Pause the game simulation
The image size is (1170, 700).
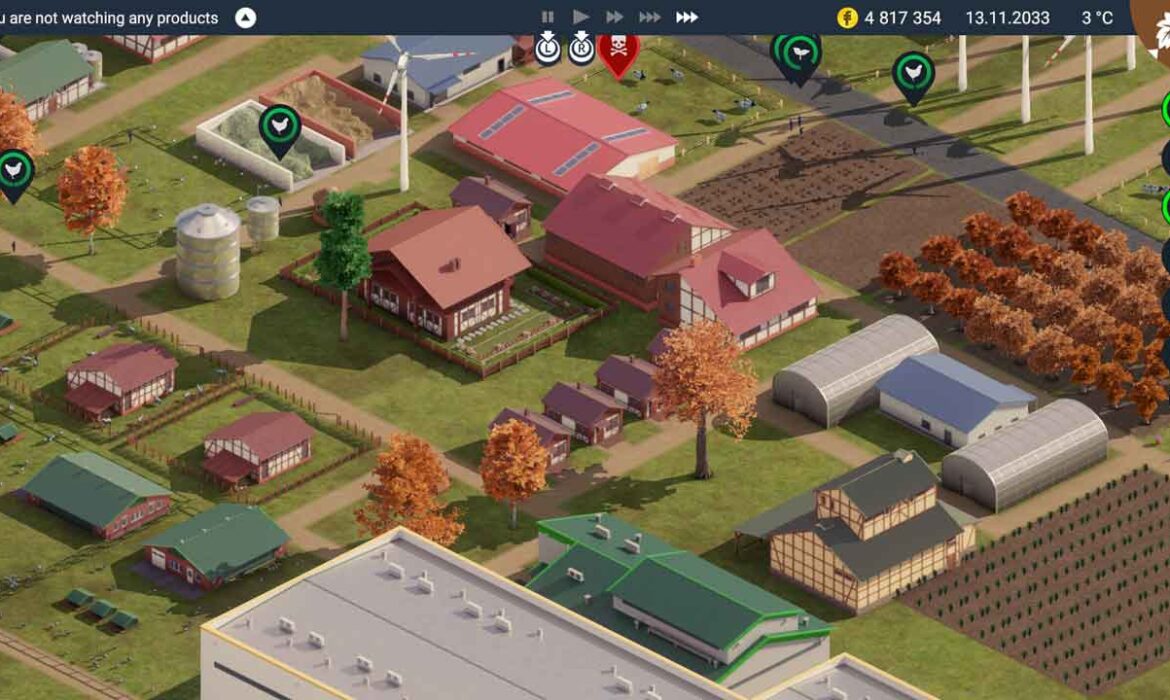click(547, 17)
